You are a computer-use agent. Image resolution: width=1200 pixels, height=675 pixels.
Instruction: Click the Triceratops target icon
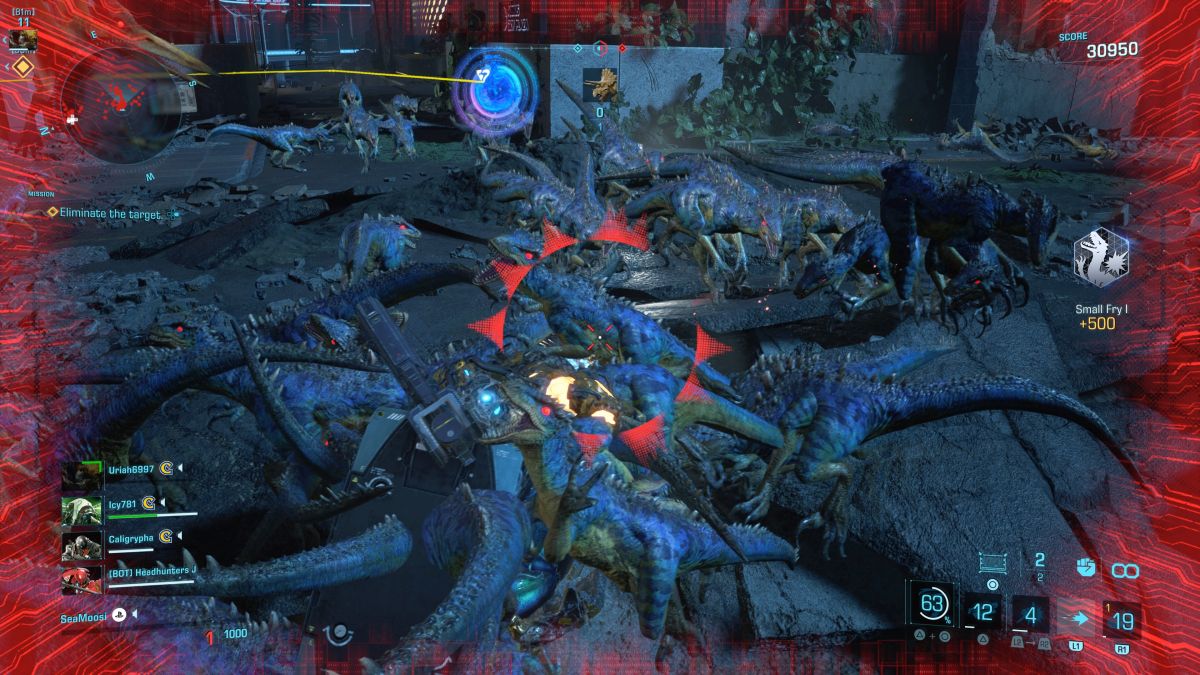click(601, 86)
